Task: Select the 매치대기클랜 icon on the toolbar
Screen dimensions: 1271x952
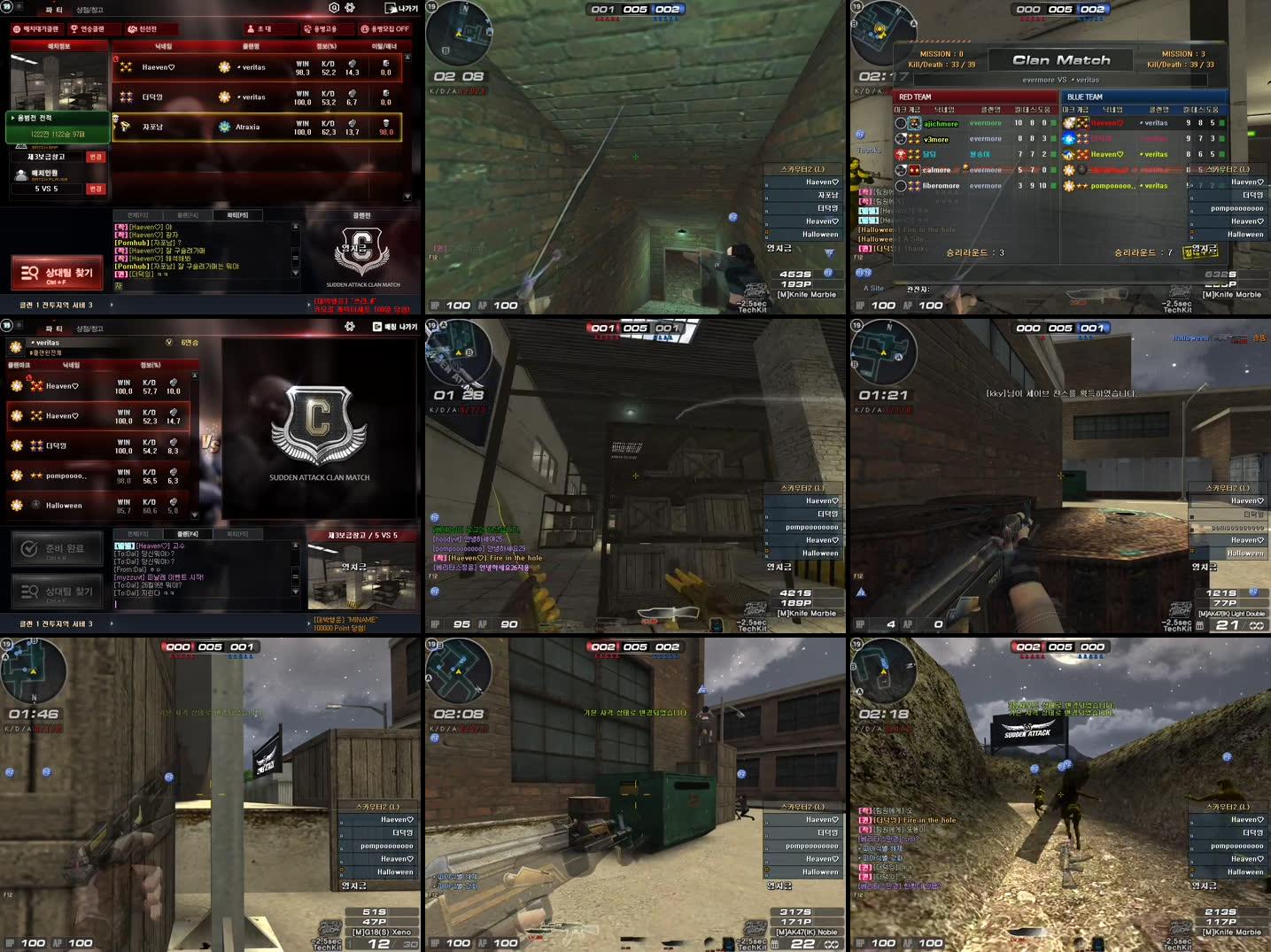Action: tap(17, 28)
